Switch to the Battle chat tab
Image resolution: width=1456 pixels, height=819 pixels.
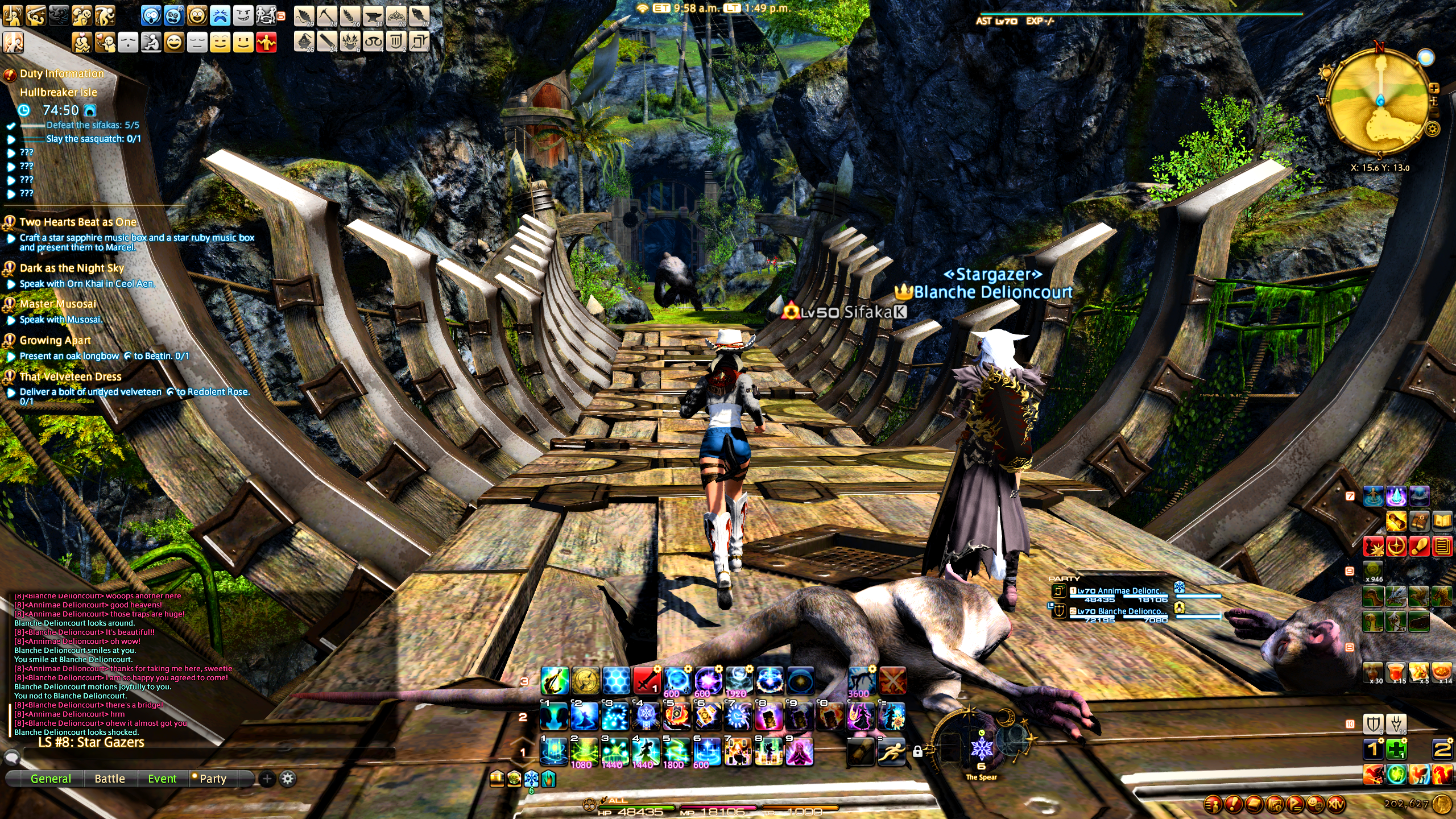click(109, 779)
